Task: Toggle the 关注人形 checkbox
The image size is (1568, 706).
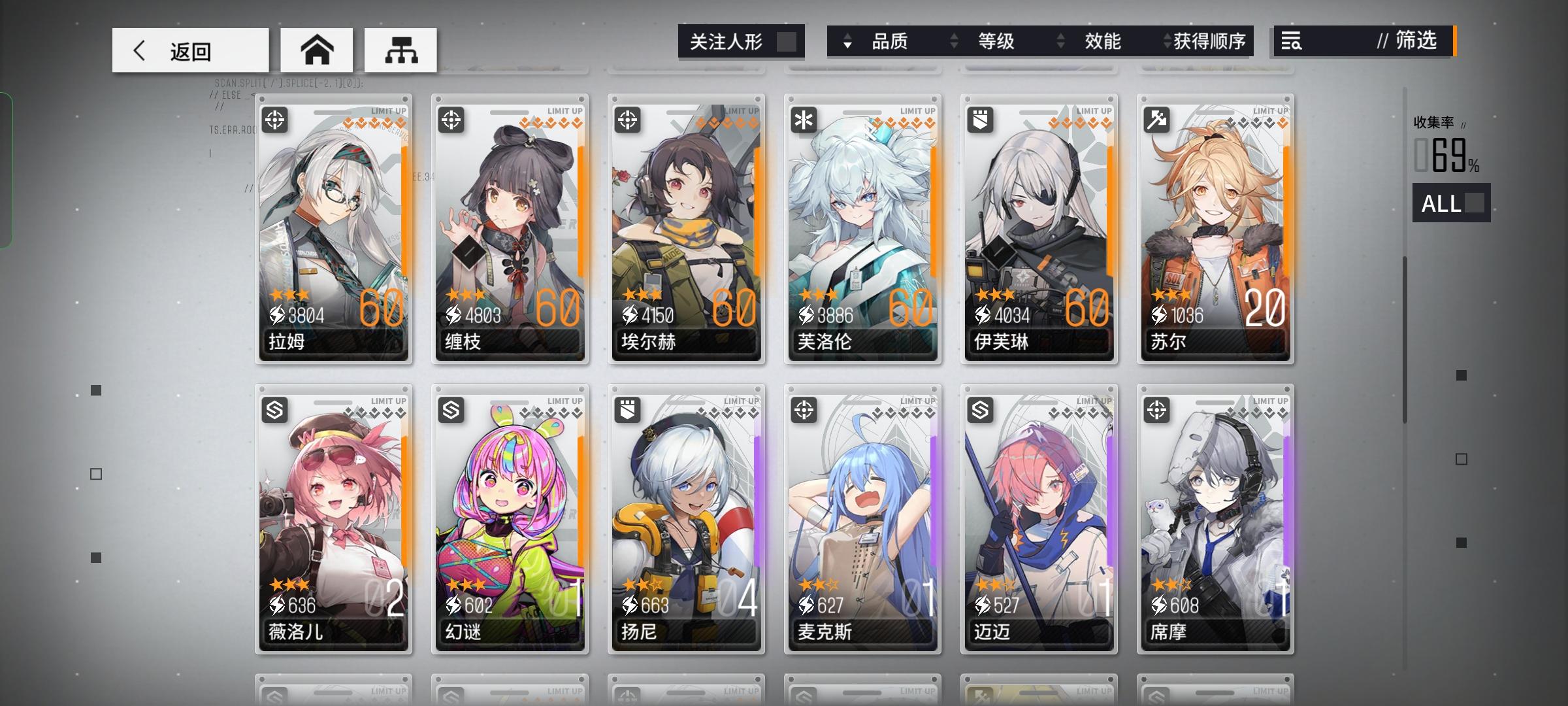Action: coord(790,41)
